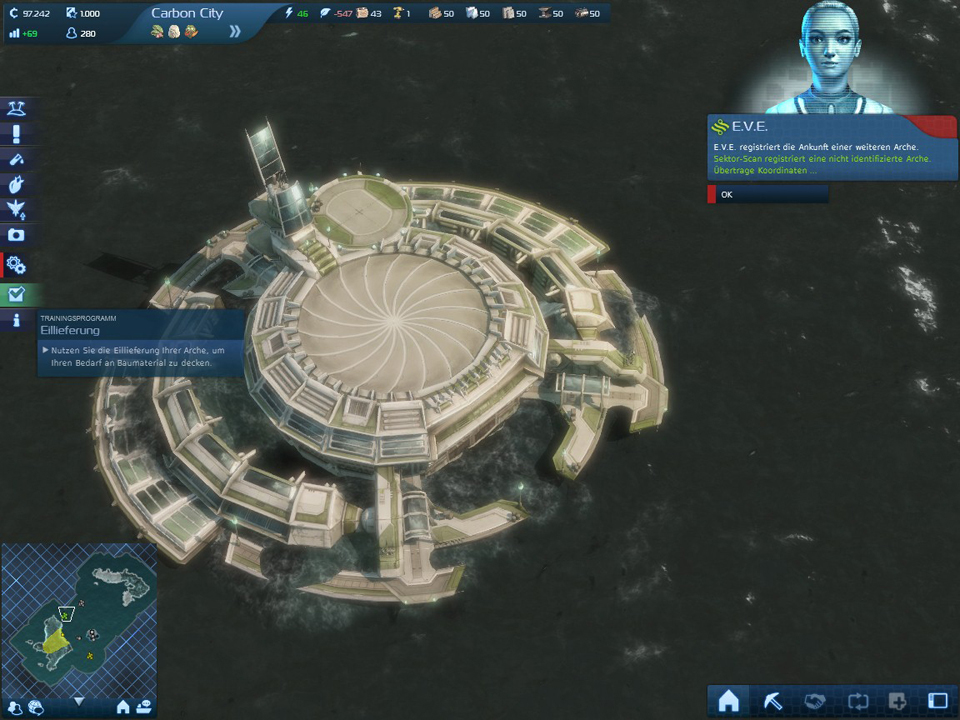This screenshot has width=960, height=720.
Task: Jump to home with the minimap house icon
Action: point(123,707)
